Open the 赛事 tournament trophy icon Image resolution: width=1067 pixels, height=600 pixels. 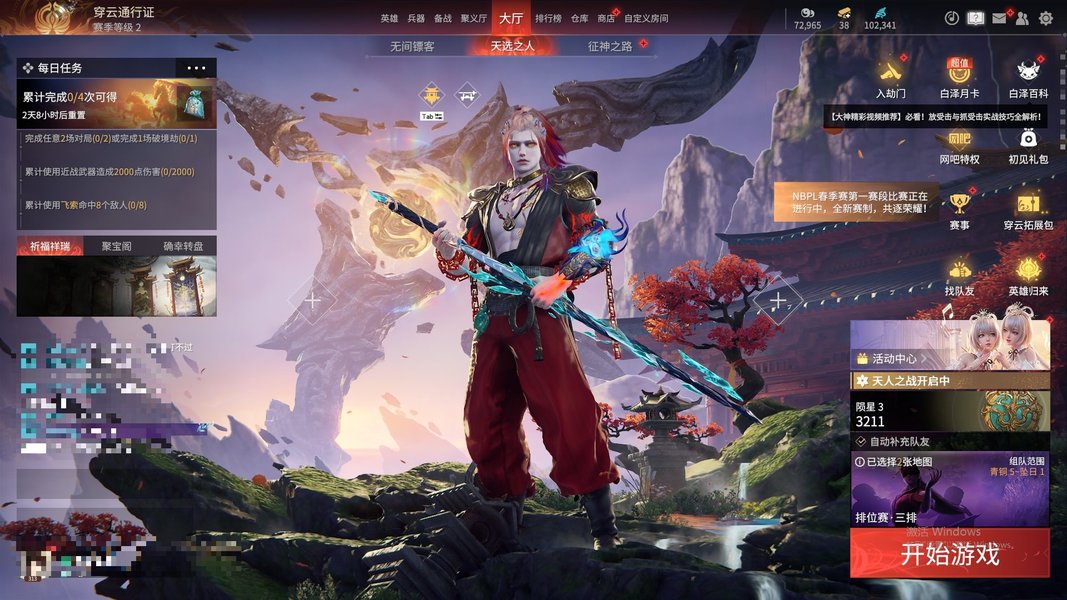959,210
